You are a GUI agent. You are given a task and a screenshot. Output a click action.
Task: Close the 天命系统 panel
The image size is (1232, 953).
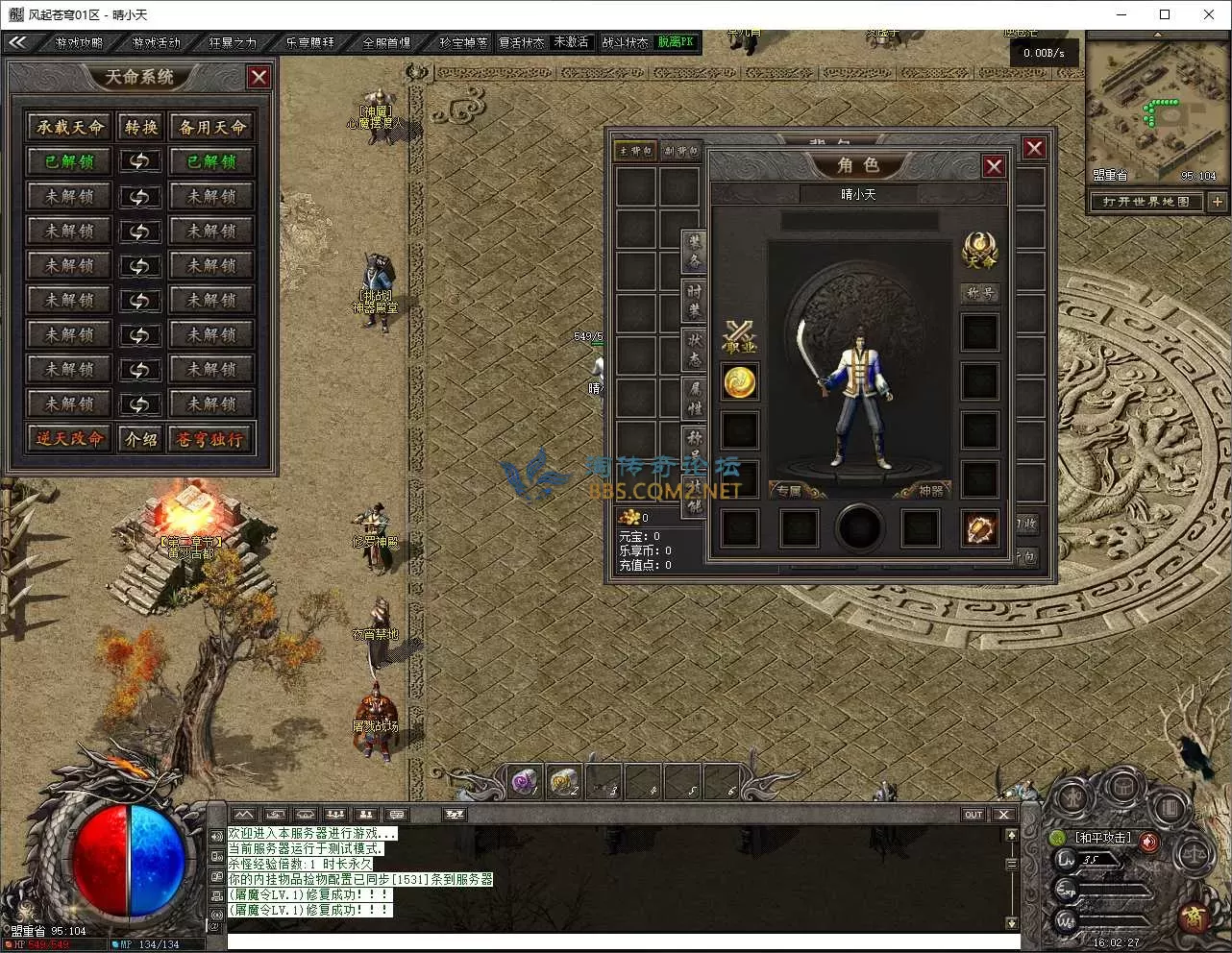click(x=259, y=77)
